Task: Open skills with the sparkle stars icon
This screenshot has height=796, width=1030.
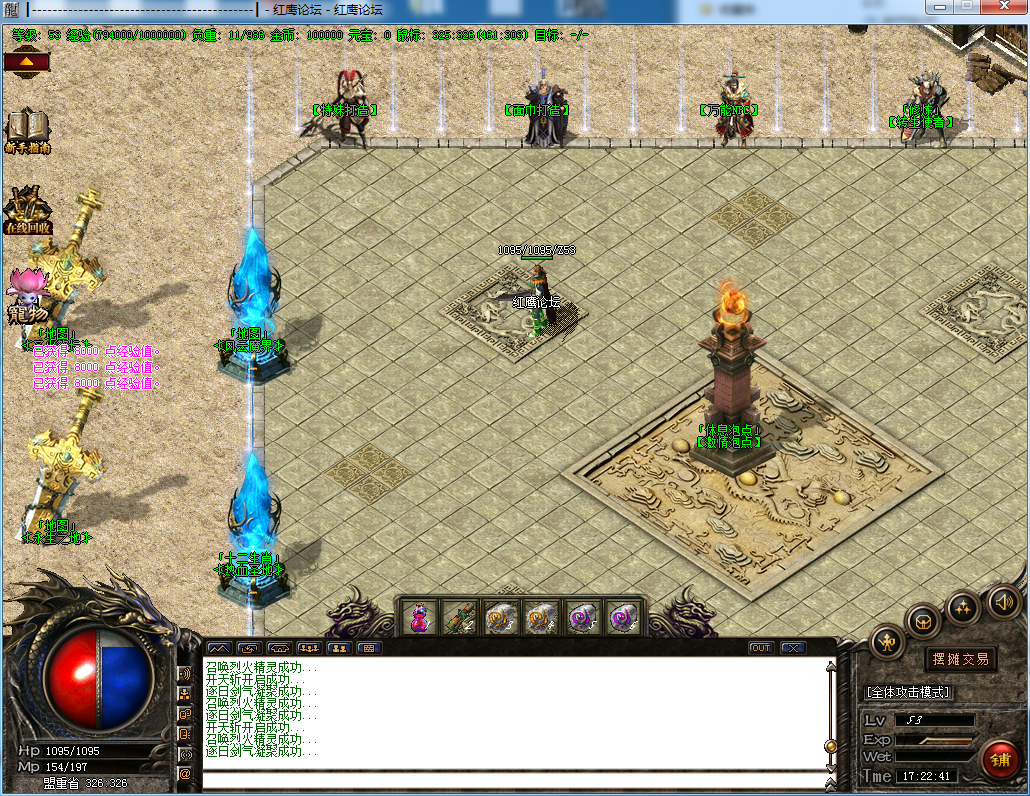Action: click(x=963, y=606)
